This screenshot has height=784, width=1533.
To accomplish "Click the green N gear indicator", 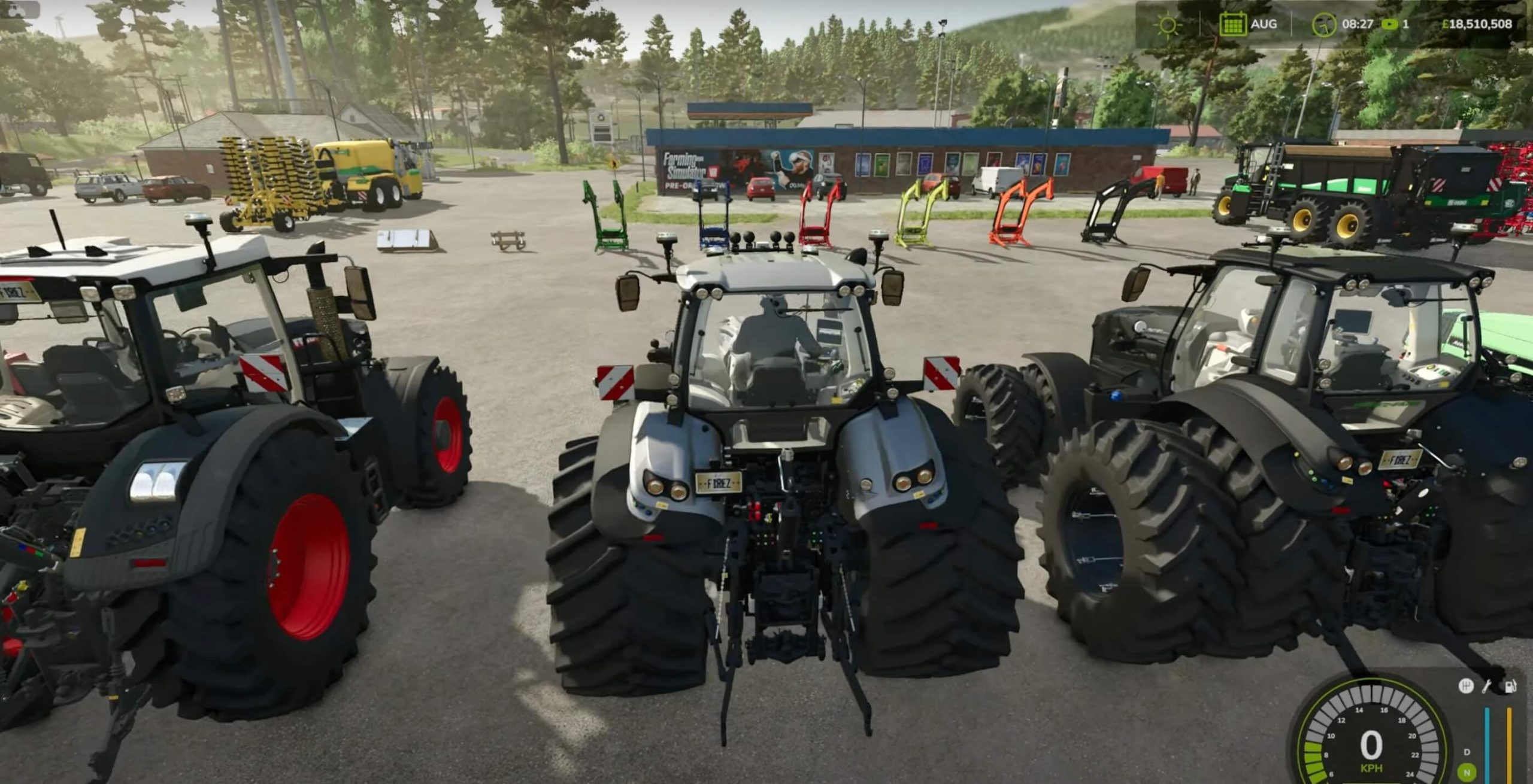I will 1467,773.
